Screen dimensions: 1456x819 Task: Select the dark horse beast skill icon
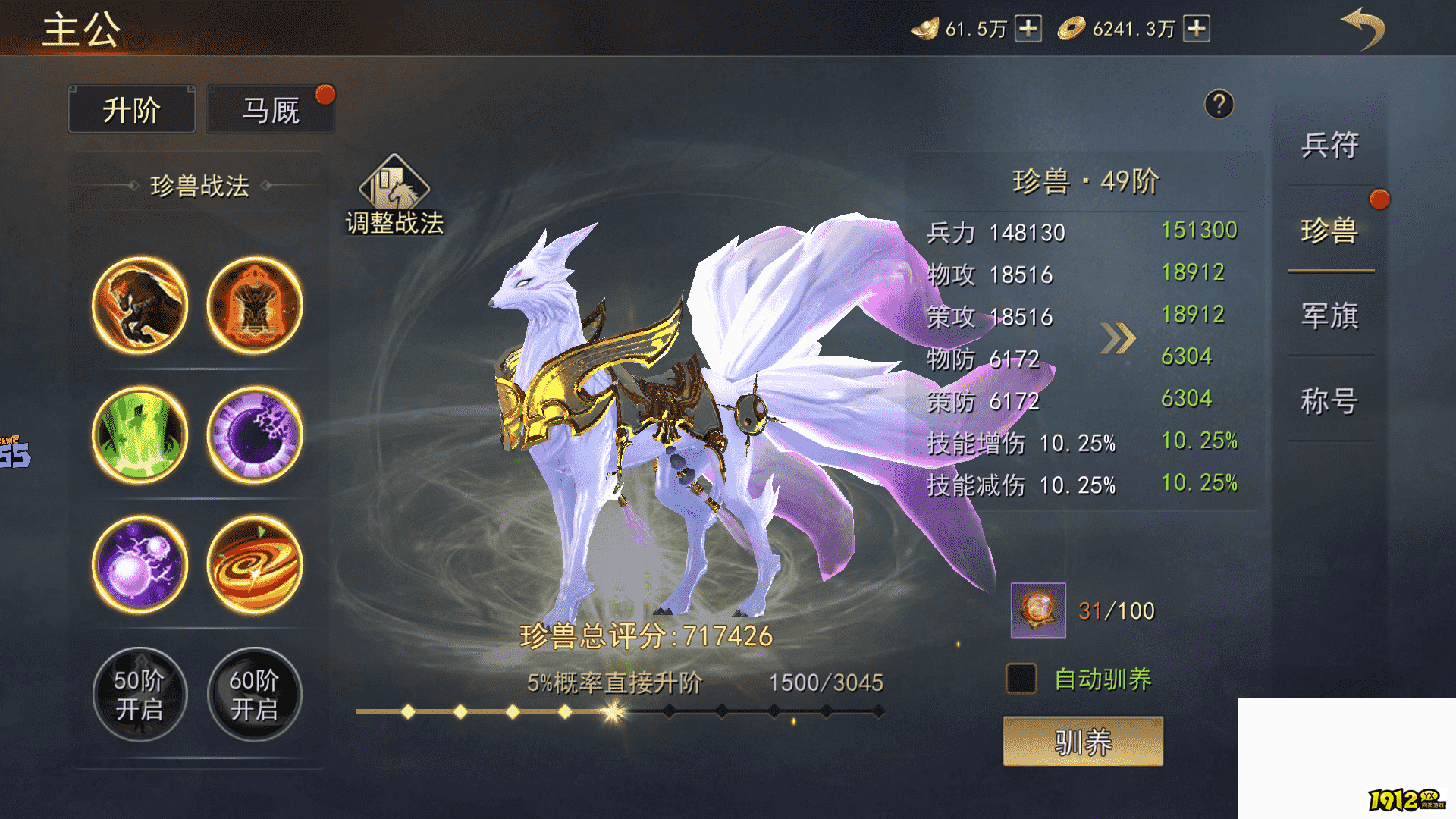[140, 306]
